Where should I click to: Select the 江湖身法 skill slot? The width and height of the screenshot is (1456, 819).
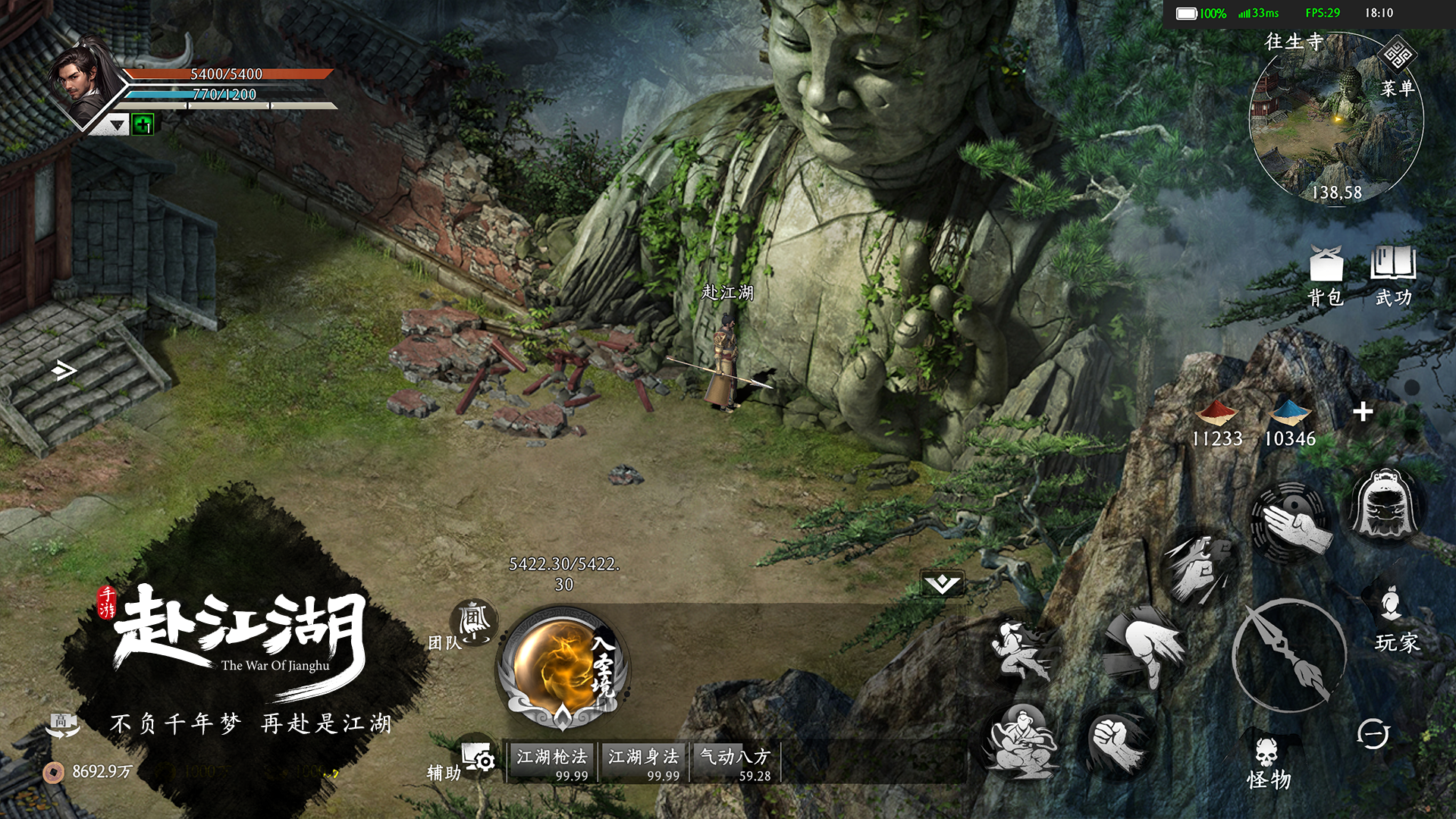(x=643, y=762)
